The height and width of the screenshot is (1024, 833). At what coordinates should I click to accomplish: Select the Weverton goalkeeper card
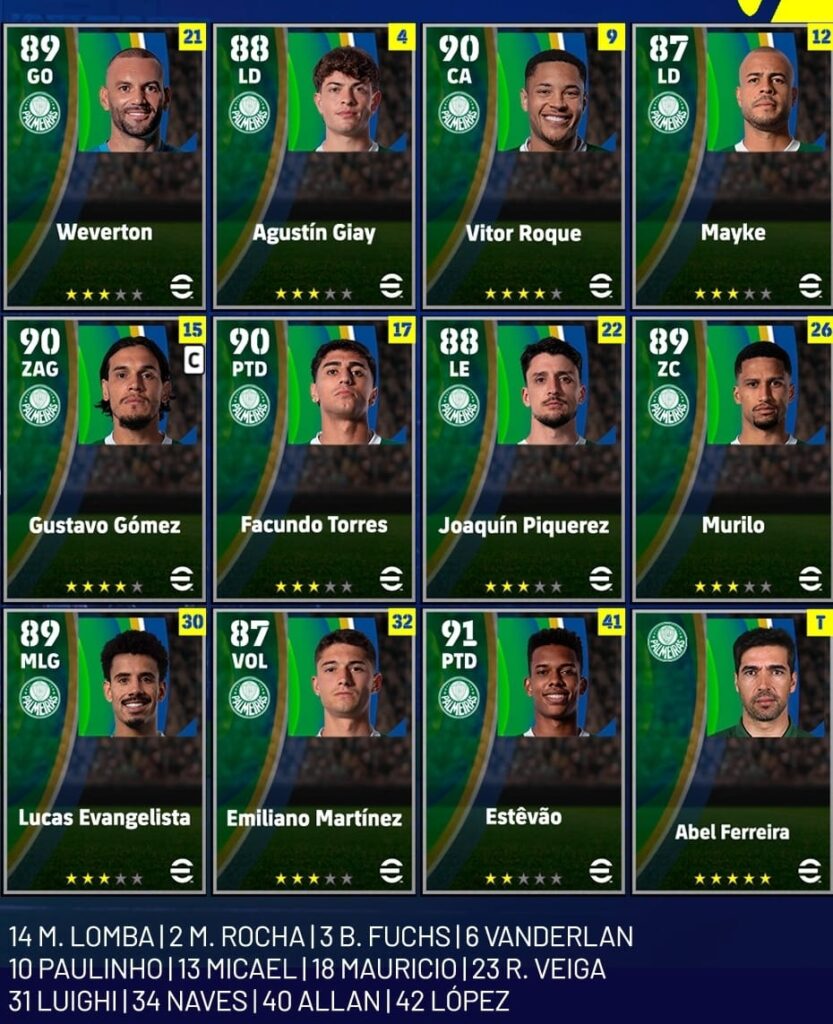coord(105,166)
